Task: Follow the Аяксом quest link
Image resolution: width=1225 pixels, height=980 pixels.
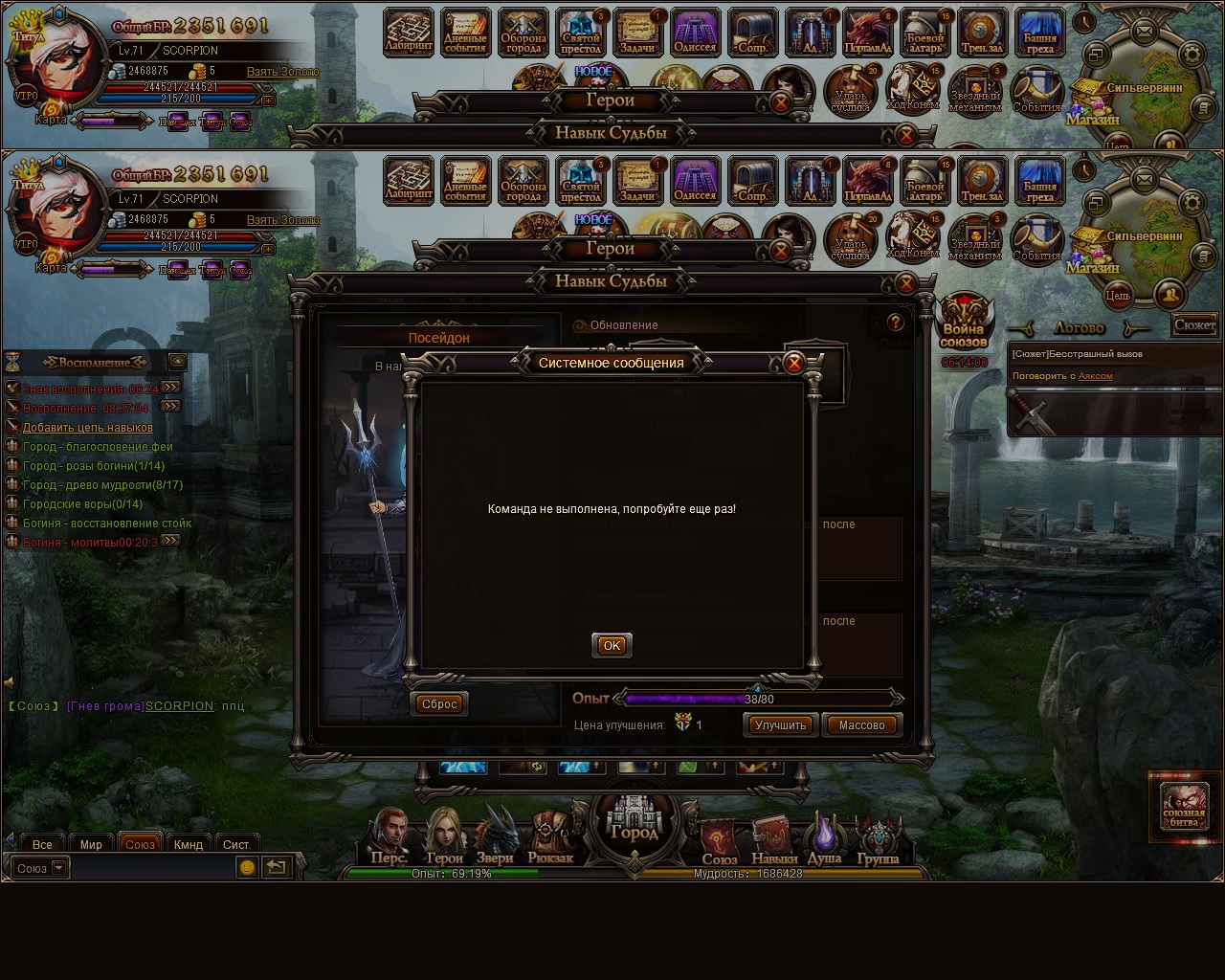Action: pyautogui.click(x=1096, y=376)
